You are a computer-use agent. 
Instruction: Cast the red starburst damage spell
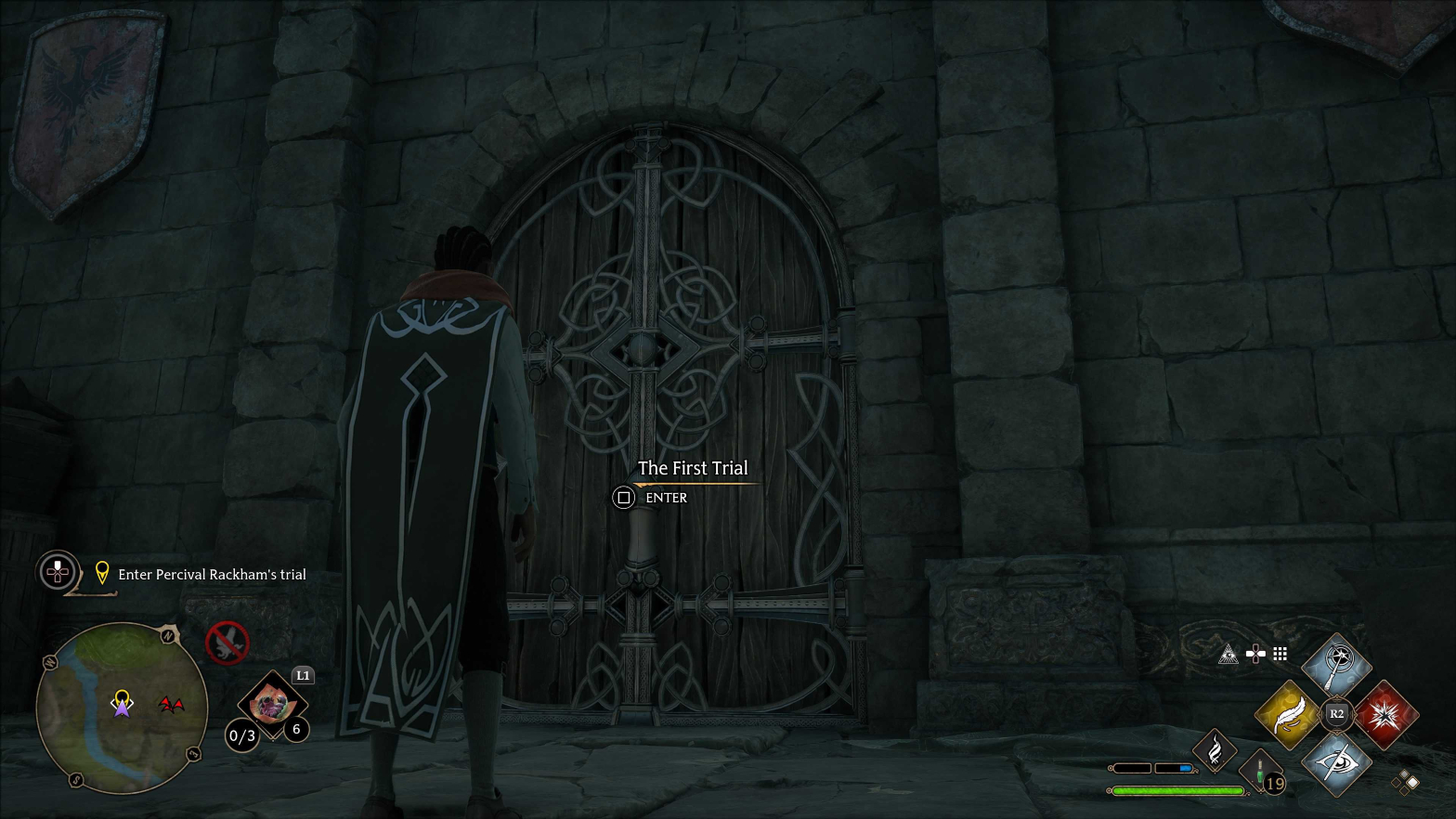pyautogui.click(x=1385, y=714)
